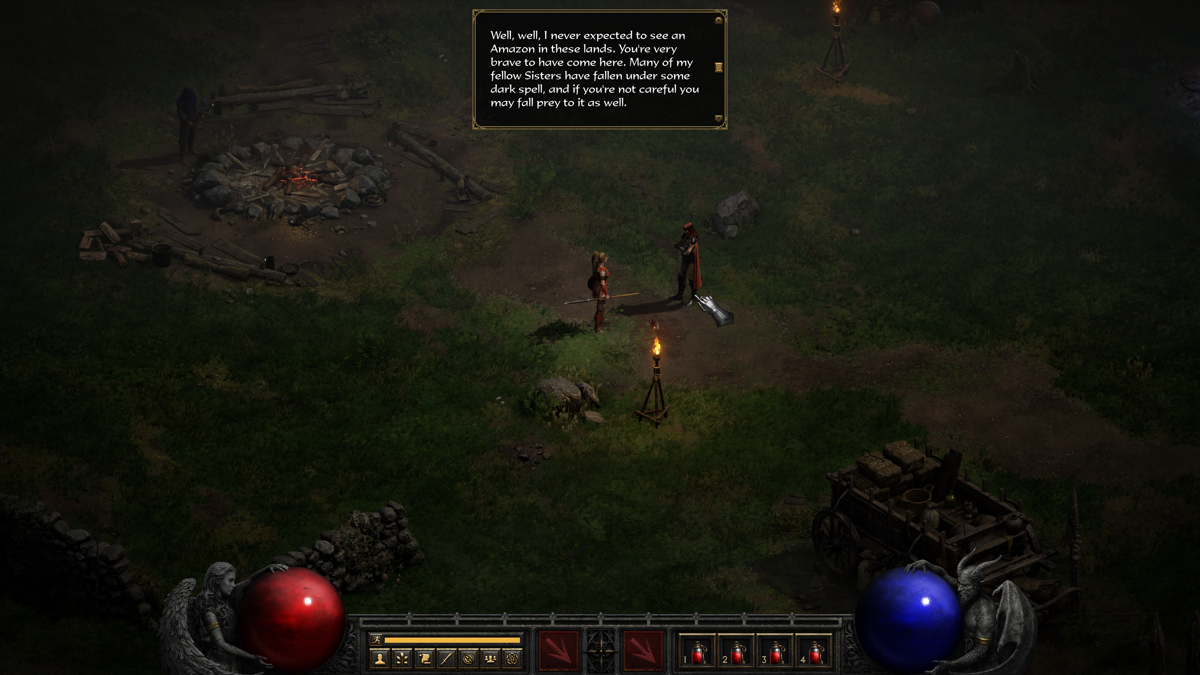This screenshot has height=675, width=1200.
Task: Use the healing potion in belt slot 2
Action: 737,651
